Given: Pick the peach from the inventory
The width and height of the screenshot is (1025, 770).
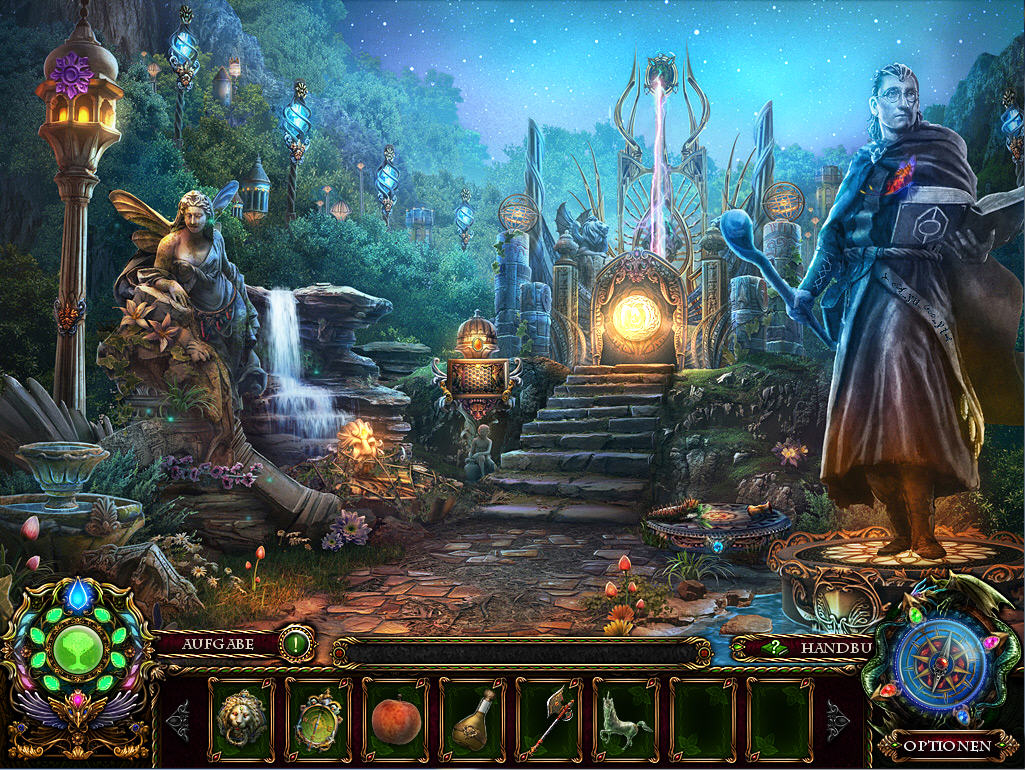Looking at the screenshot, I should (395, 720).
